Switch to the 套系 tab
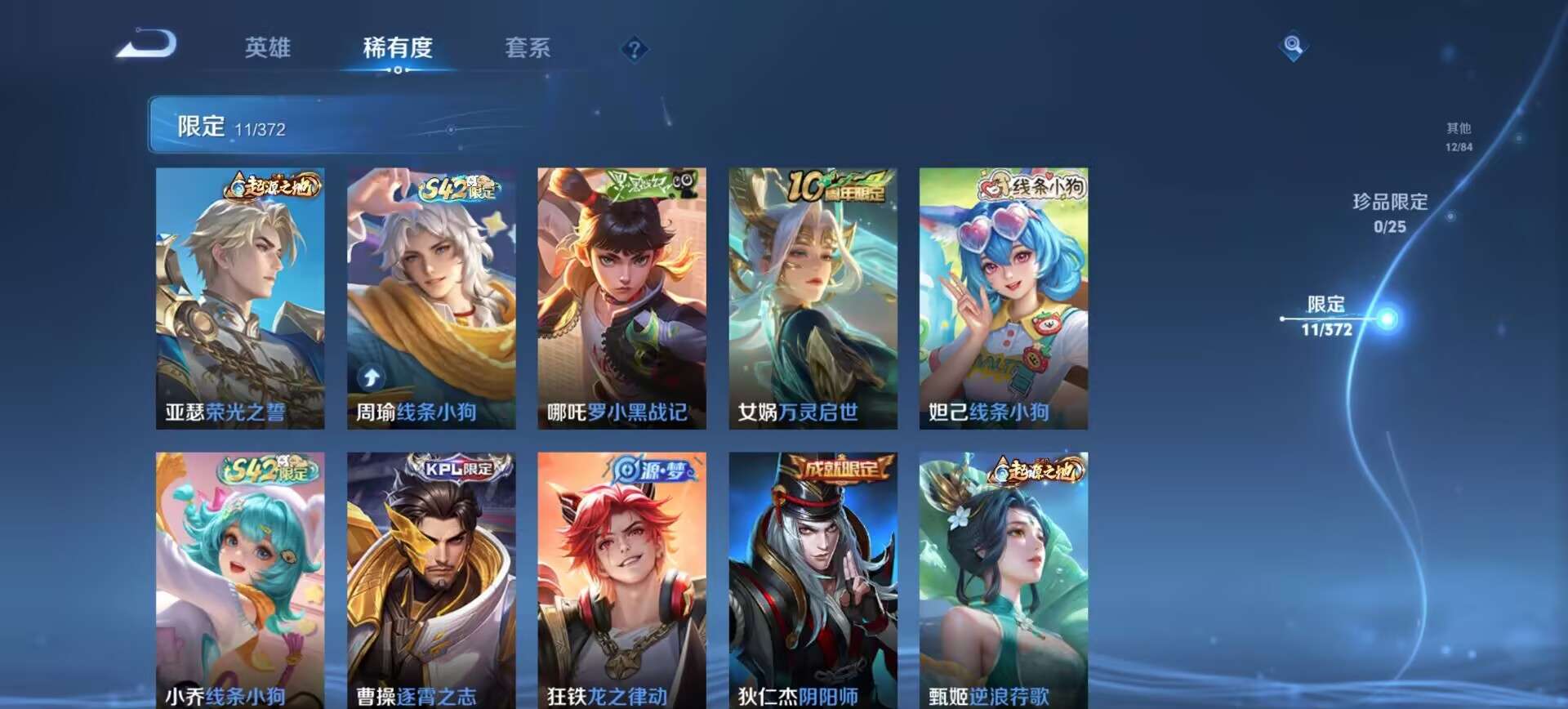The width and height of the screenshot is (1568, 709). 527,48
